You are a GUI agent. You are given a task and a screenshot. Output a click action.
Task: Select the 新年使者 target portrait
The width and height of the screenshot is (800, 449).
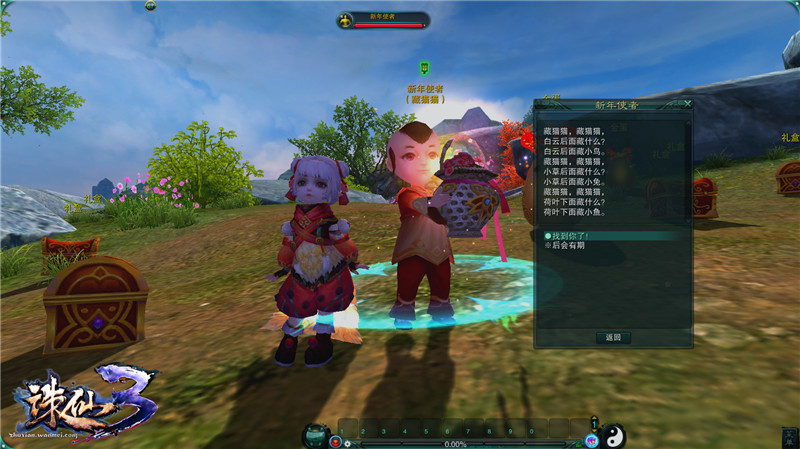pyautogui.click(x=345, y=20)
